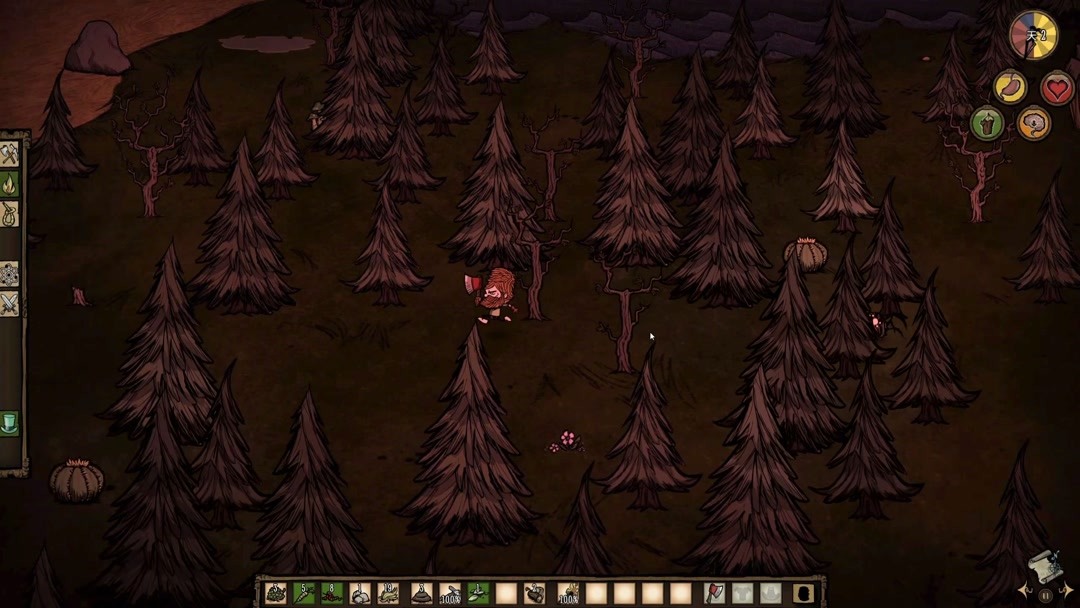Select the torch inventory slot

(x=568, y=593)
